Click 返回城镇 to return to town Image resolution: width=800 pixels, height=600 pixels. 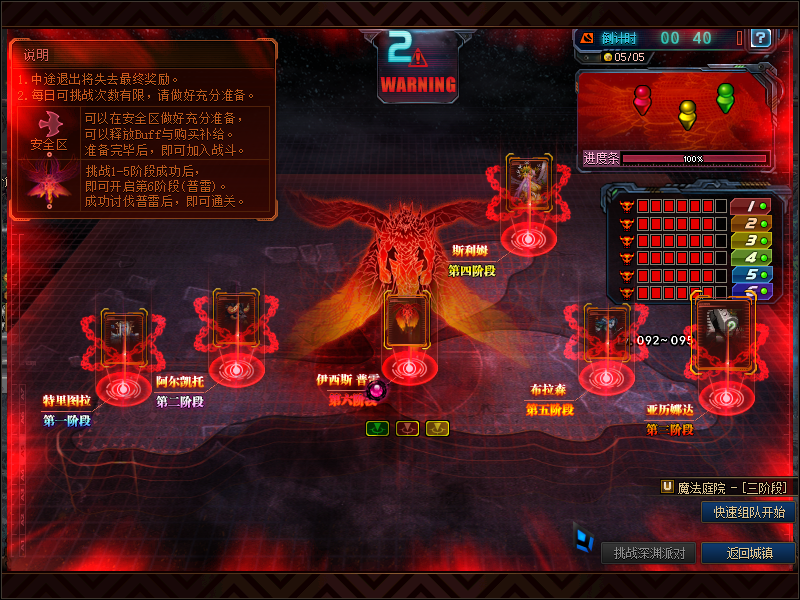click(x=748, y=553)
